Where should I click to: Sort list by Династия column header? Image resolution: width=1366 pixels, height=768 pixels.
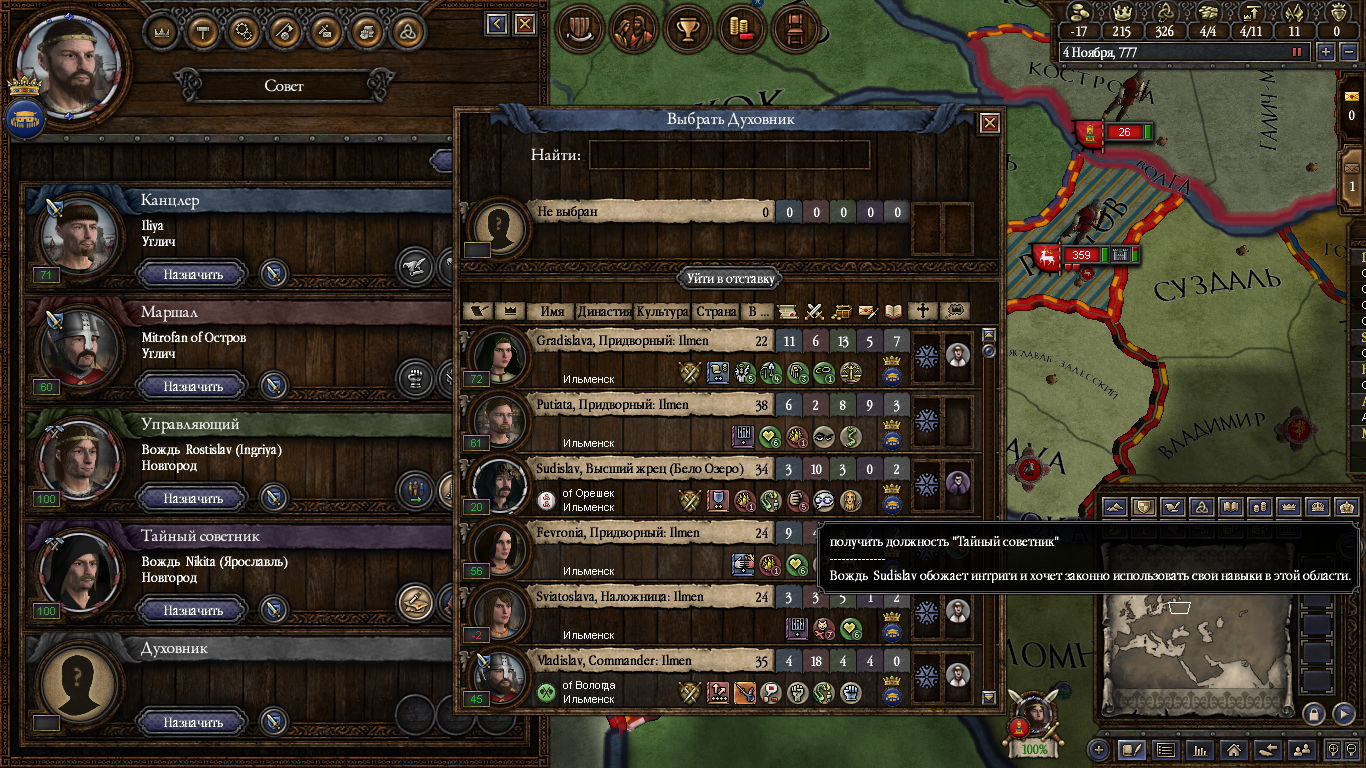[604, 311]
